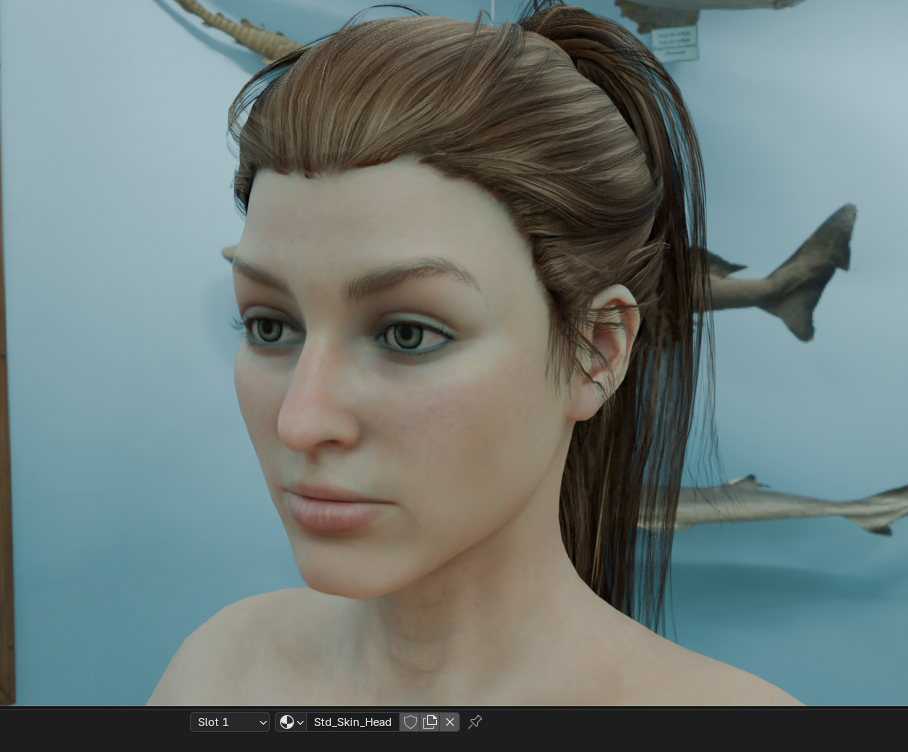Unlink the material with the X button
Screen dimensions: 908x752
(x=450, y=722)
